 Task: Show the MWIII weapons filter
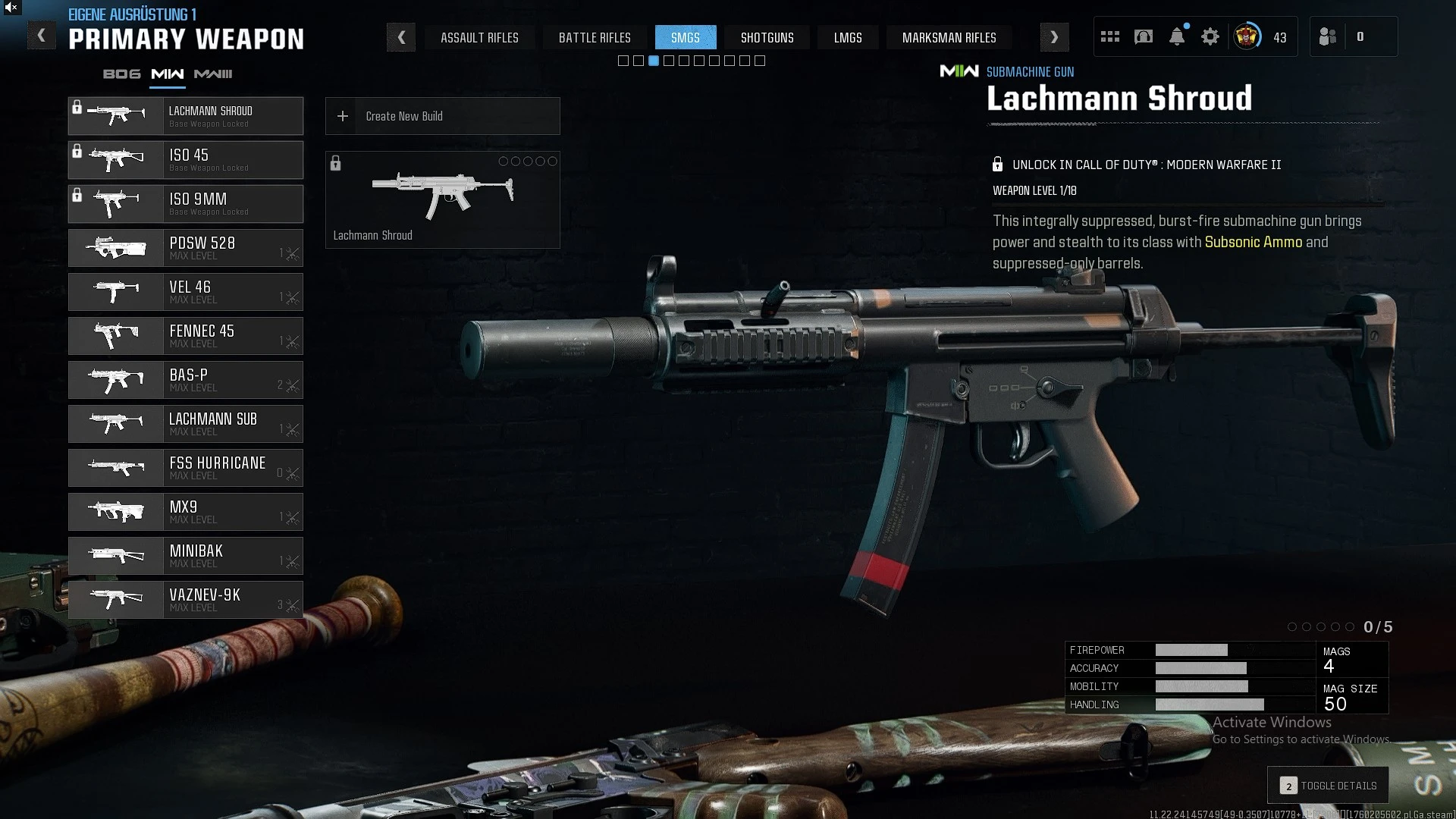pos(213,74)
